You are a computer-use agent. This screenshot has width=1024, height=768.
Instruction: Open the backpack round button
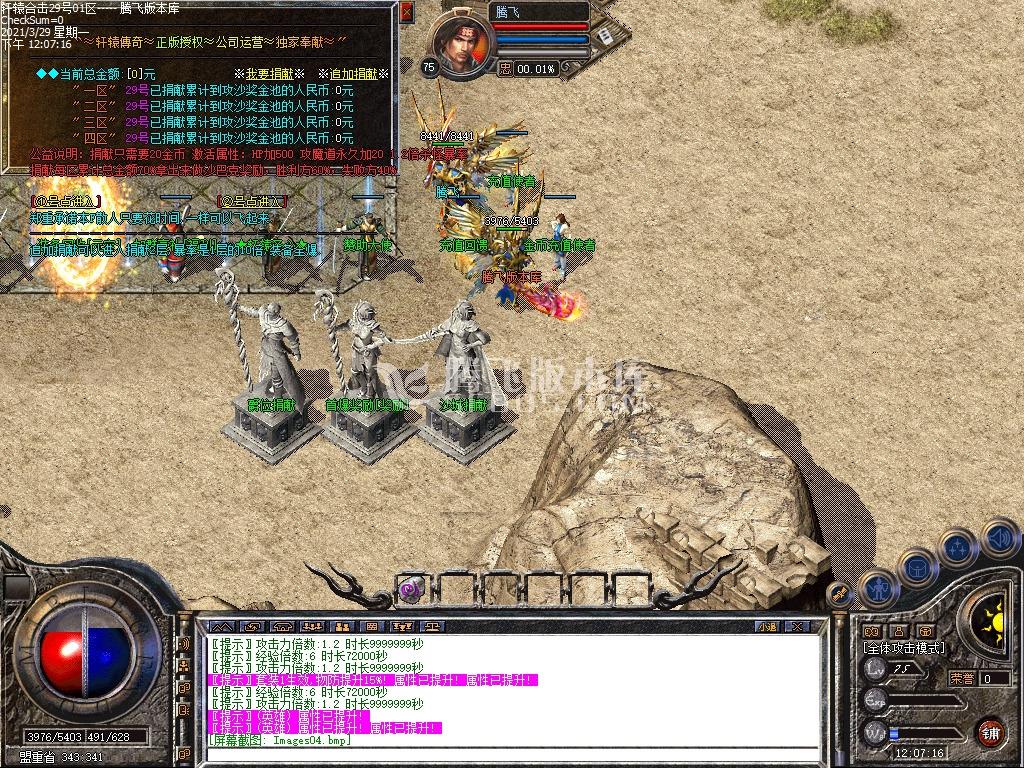917,568
